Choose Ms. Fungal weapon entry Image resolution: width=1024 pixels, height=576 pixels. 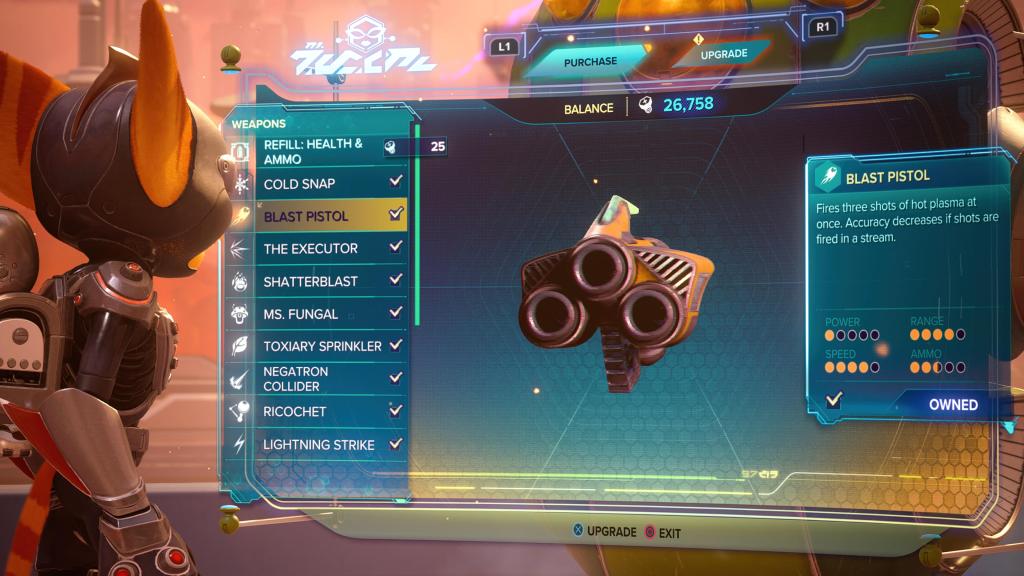coord(316,313)
